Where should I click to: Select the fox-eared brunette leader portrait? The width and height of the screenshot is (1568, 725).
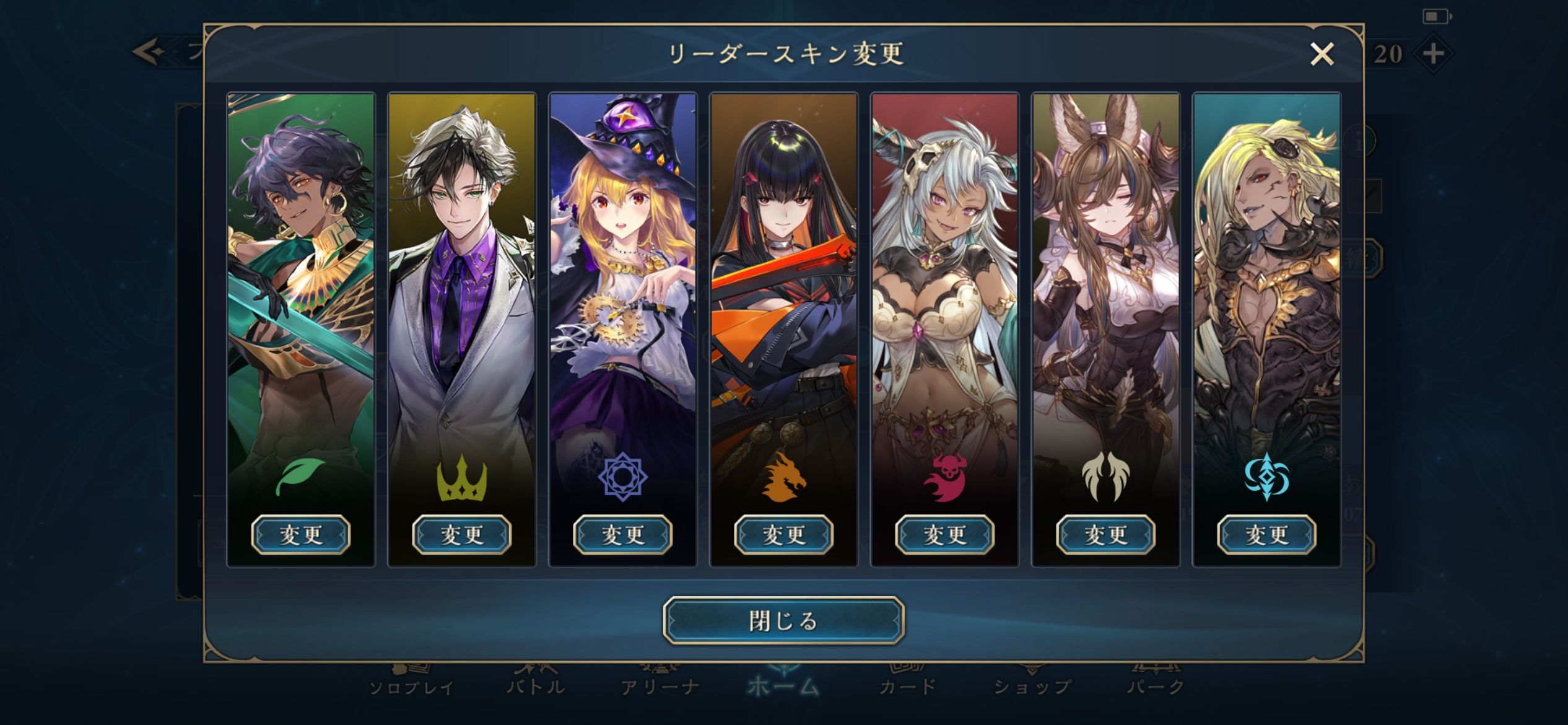click(x=1106, y=279)
